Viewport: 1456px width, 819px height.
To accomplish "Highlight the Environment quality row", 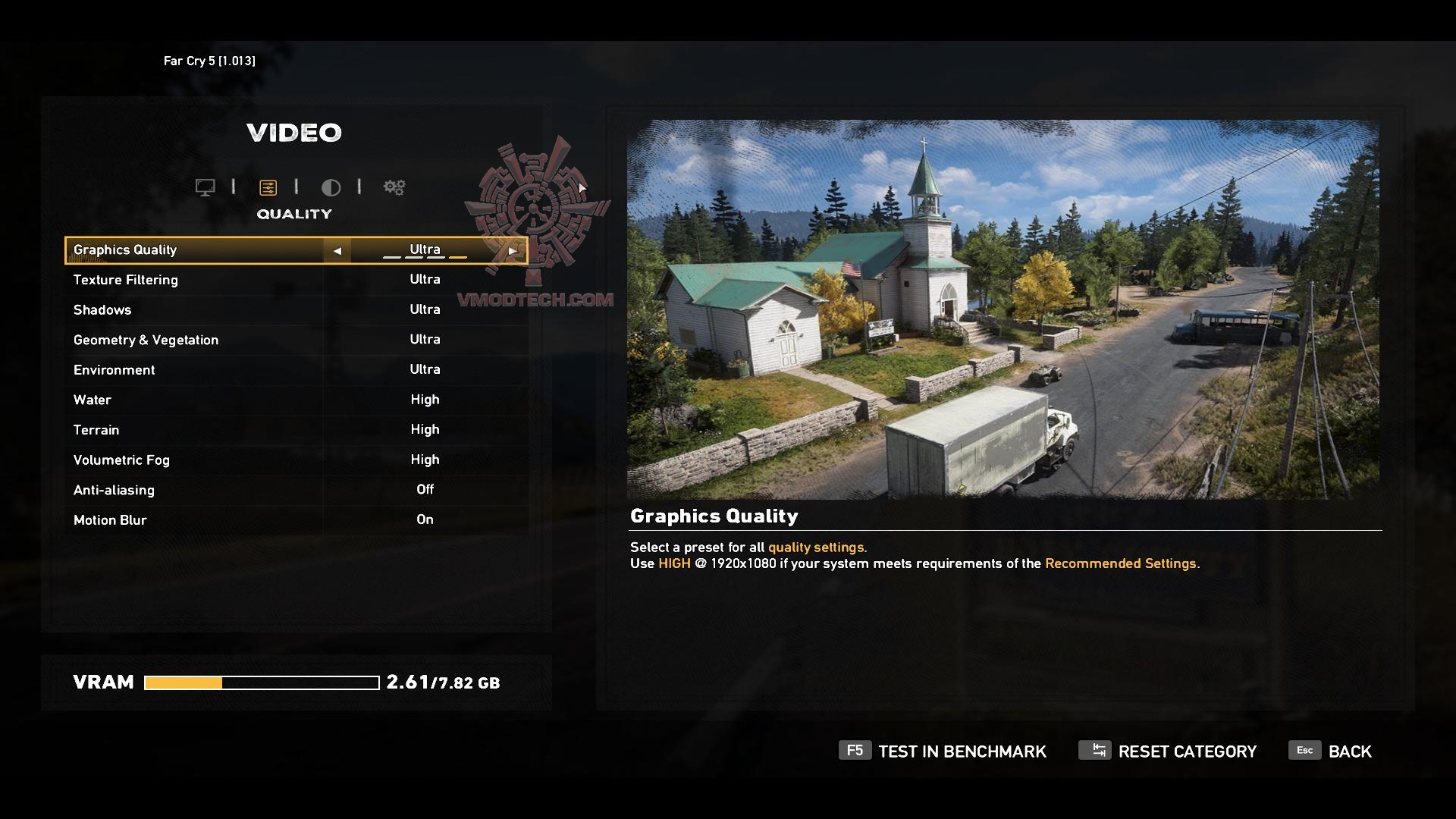I will pos(296,370).
